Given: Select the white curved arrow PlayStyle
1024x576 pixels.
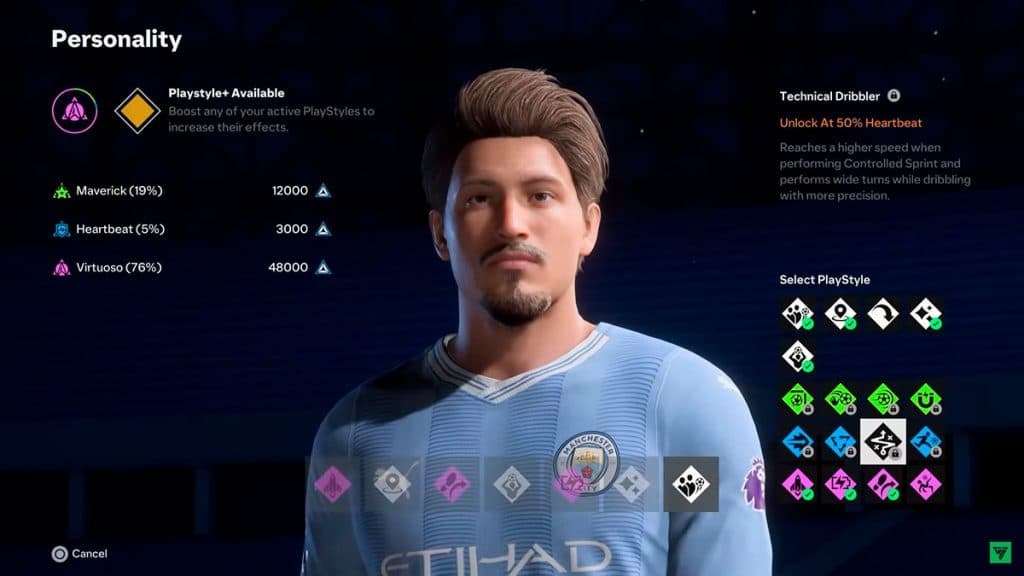Looking at the screenshot, I should [x=883, y=313].
